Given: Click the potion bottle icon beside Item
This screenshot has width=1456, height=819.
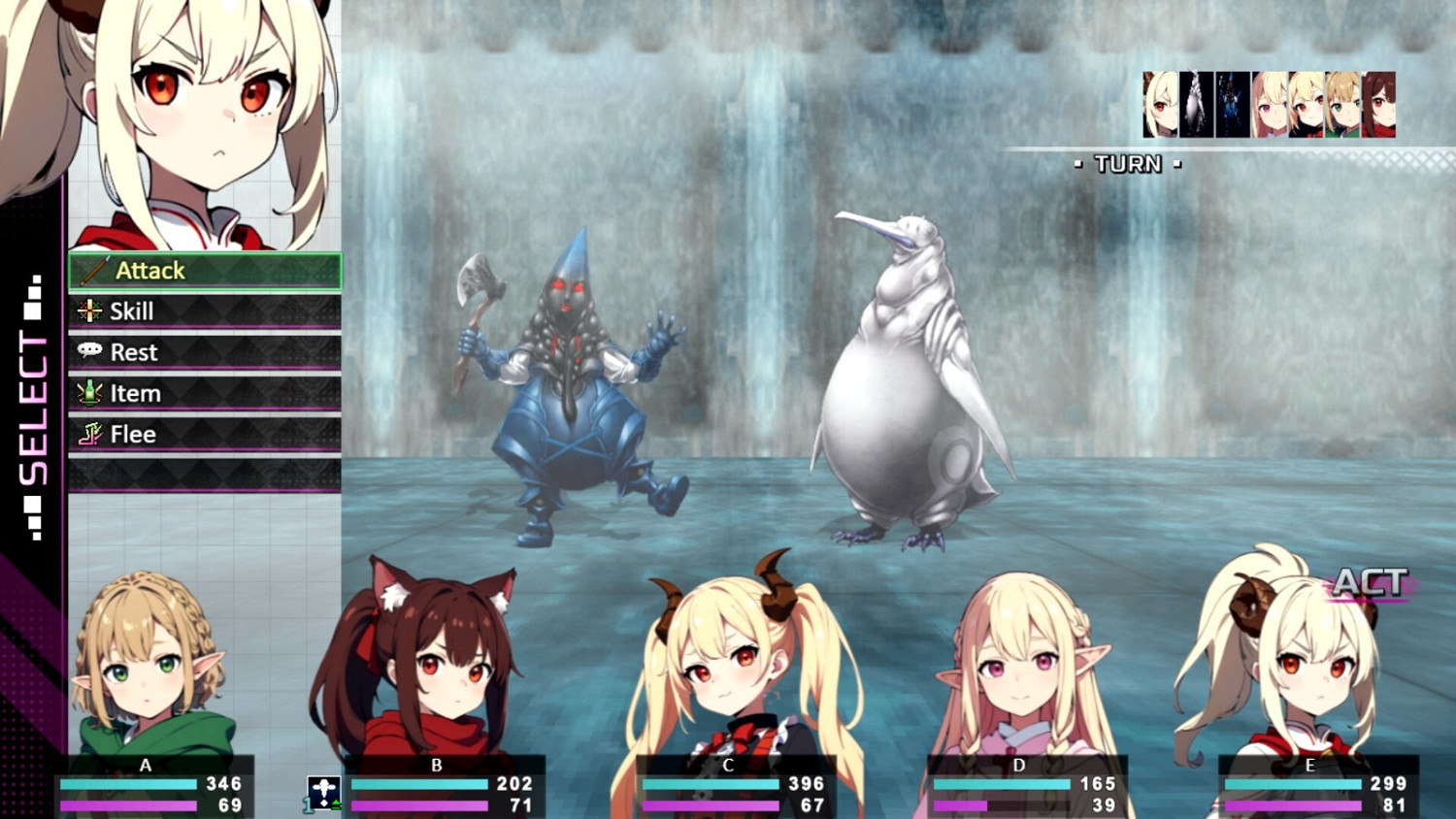Looking at the screenshot, I should point(88,393).
